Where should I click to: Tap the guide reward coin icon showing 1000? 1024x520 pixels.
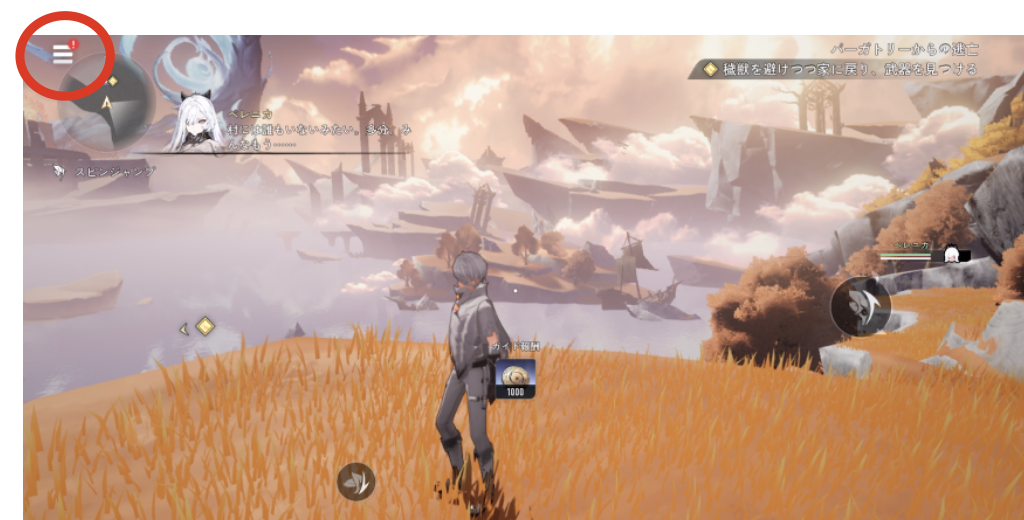514,377
